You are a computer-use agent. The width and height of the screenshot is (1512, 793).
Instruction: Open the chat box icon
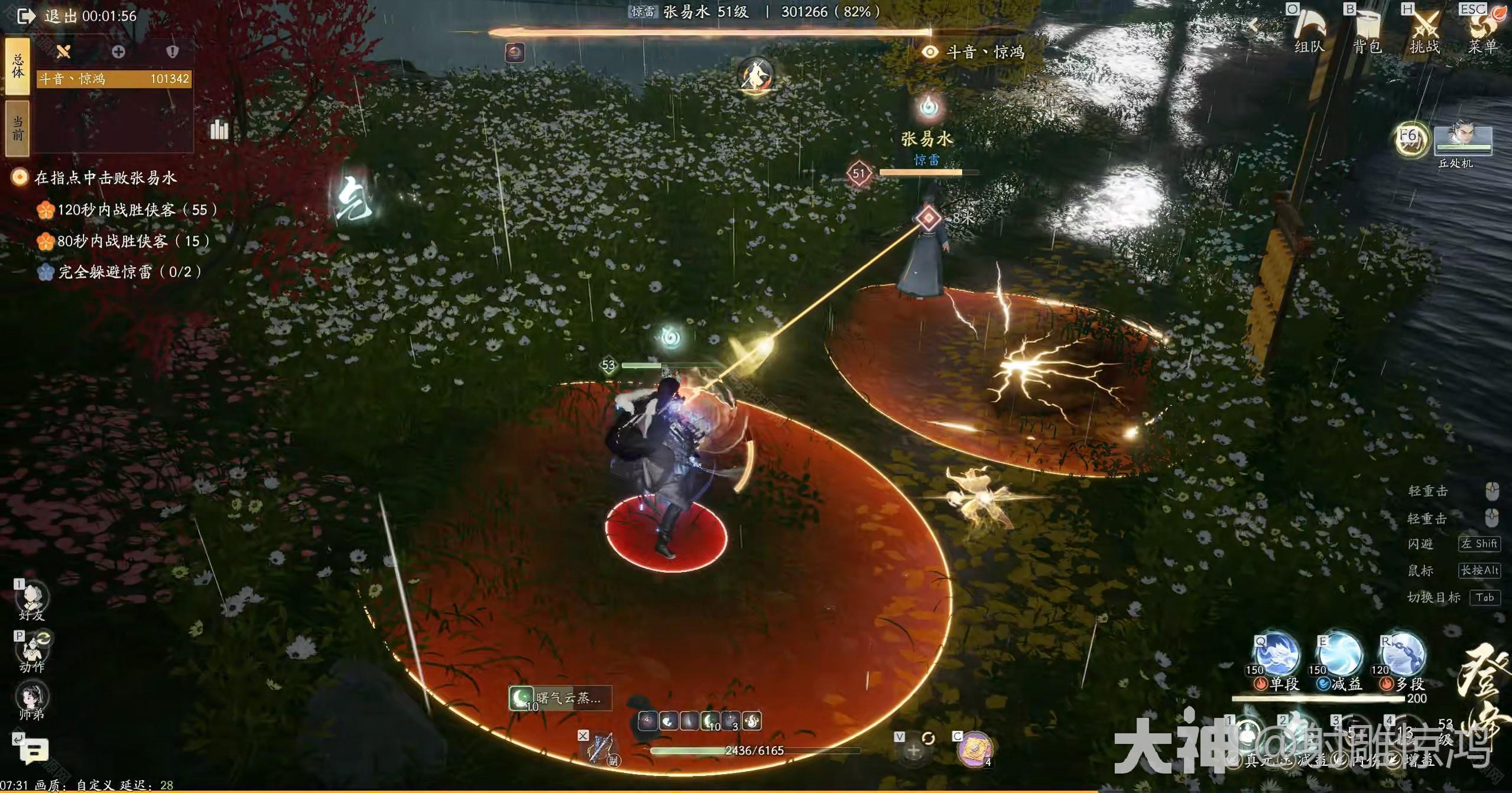[34, 750]
